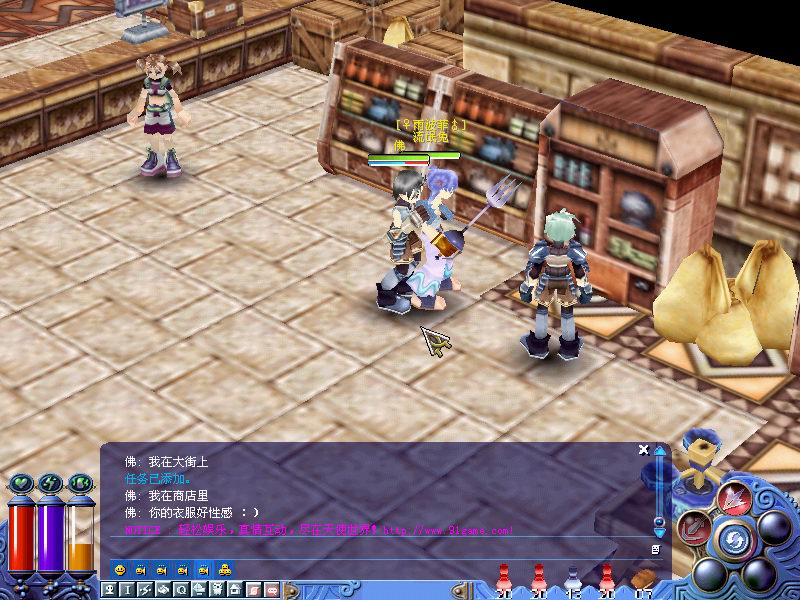Click the I button in the toolbar

point(126,590)
